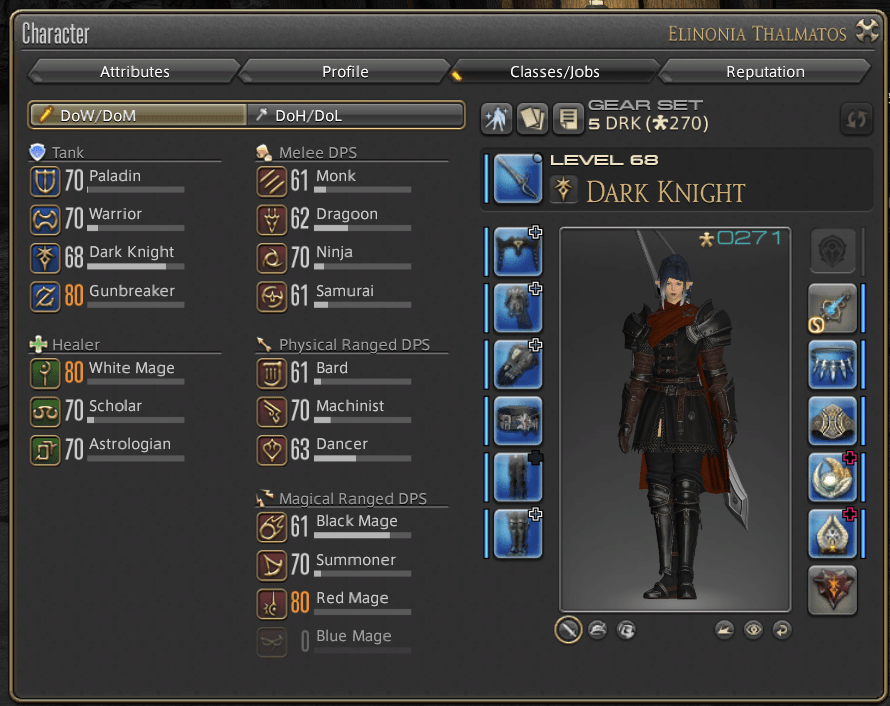The image size is (890, 706).
Task: Select the equipped boots slot
Action: [517, 533]
